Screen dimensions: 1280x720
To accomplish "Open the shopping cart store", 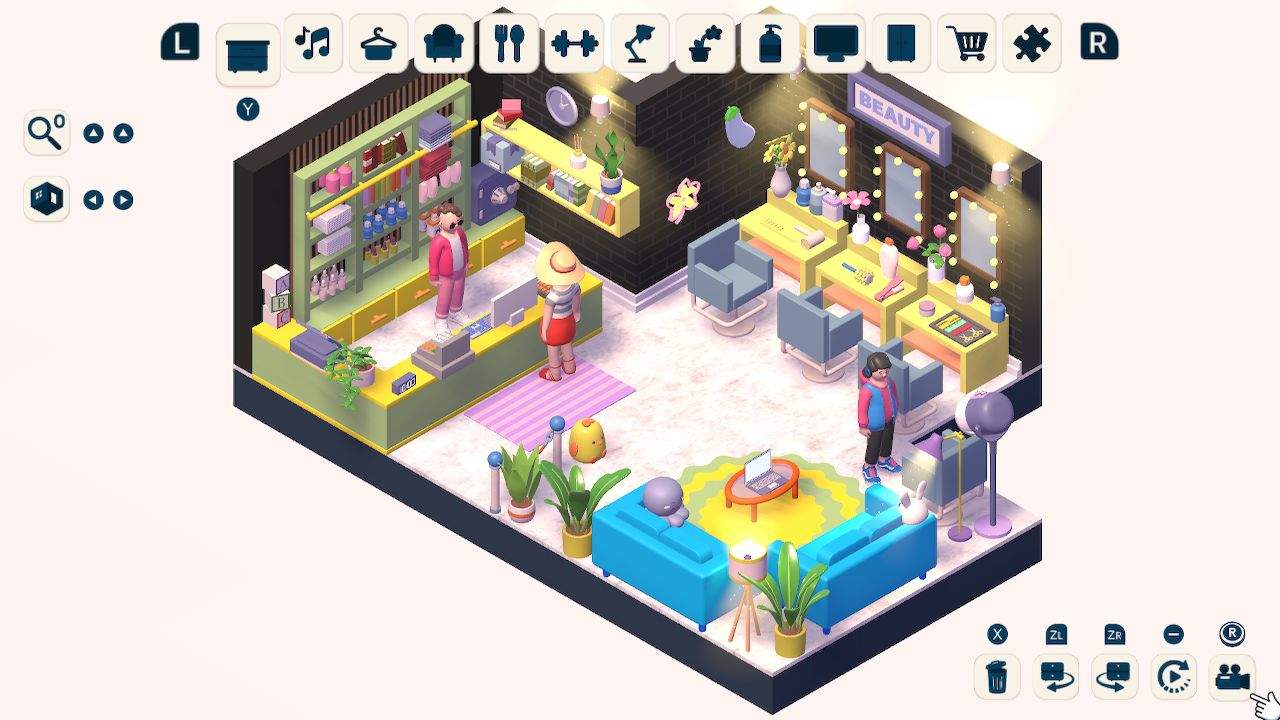I will point(966,44).
